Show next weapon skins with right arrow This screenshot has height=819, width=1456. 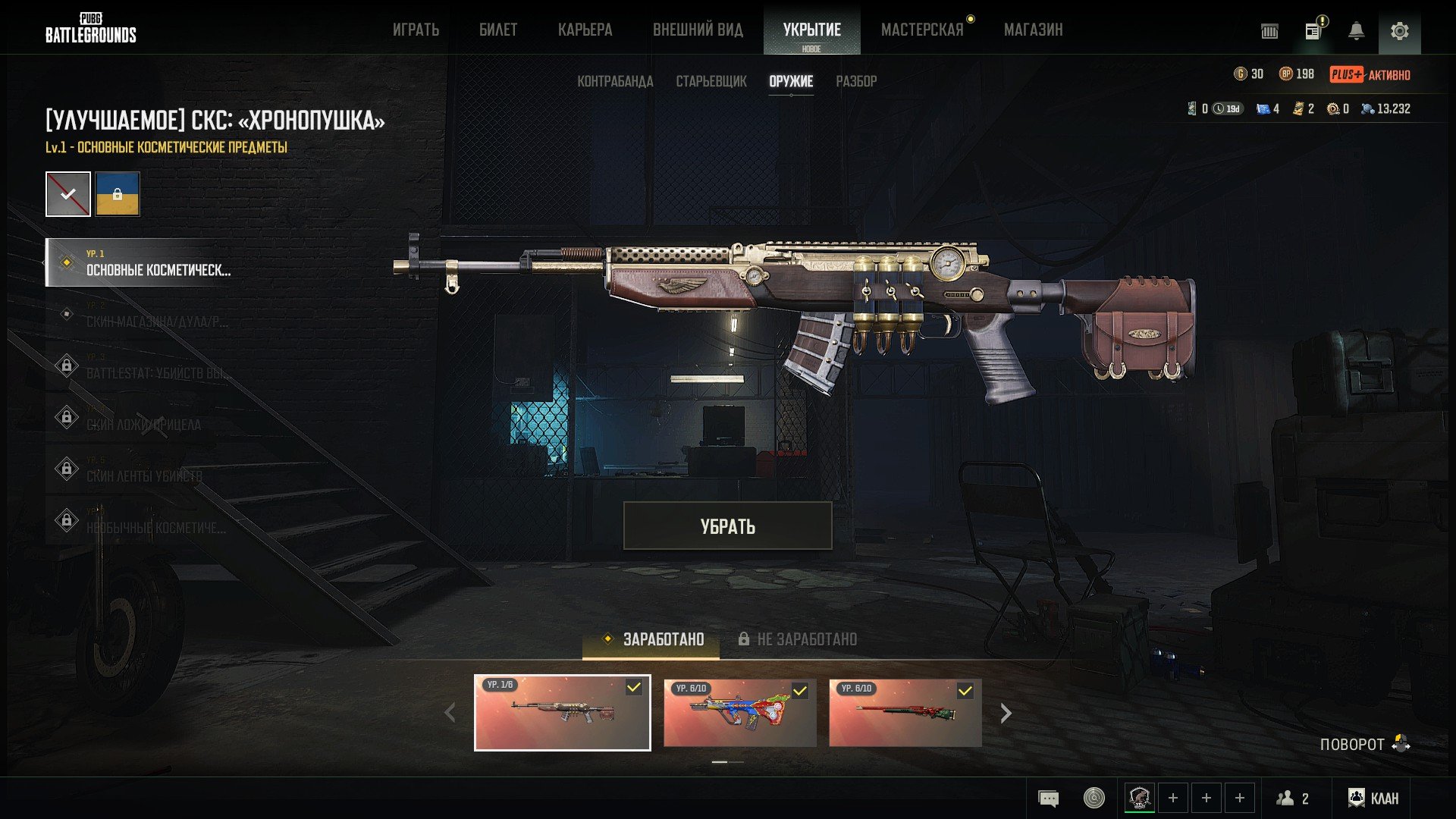pyautogui.click(x=1006, y=714)
